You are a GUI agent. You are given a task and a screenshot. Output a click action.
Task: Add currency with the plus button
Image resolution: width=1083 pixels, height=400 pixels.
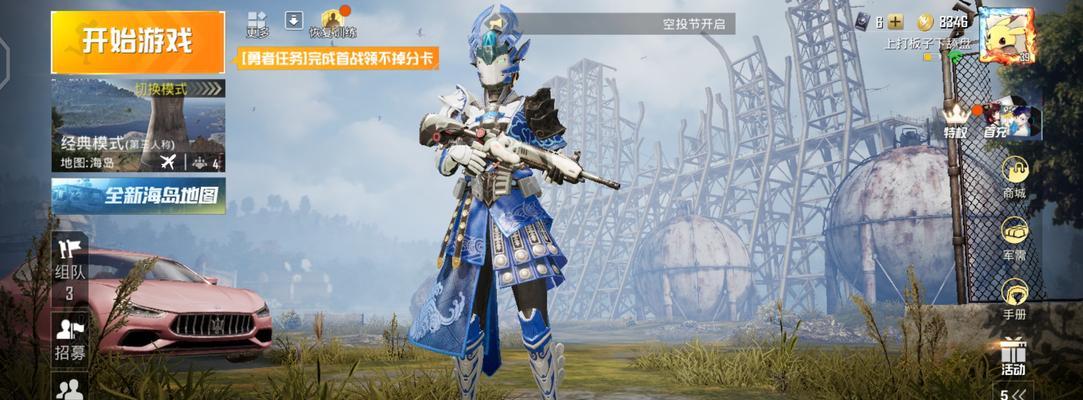point(895,22)
